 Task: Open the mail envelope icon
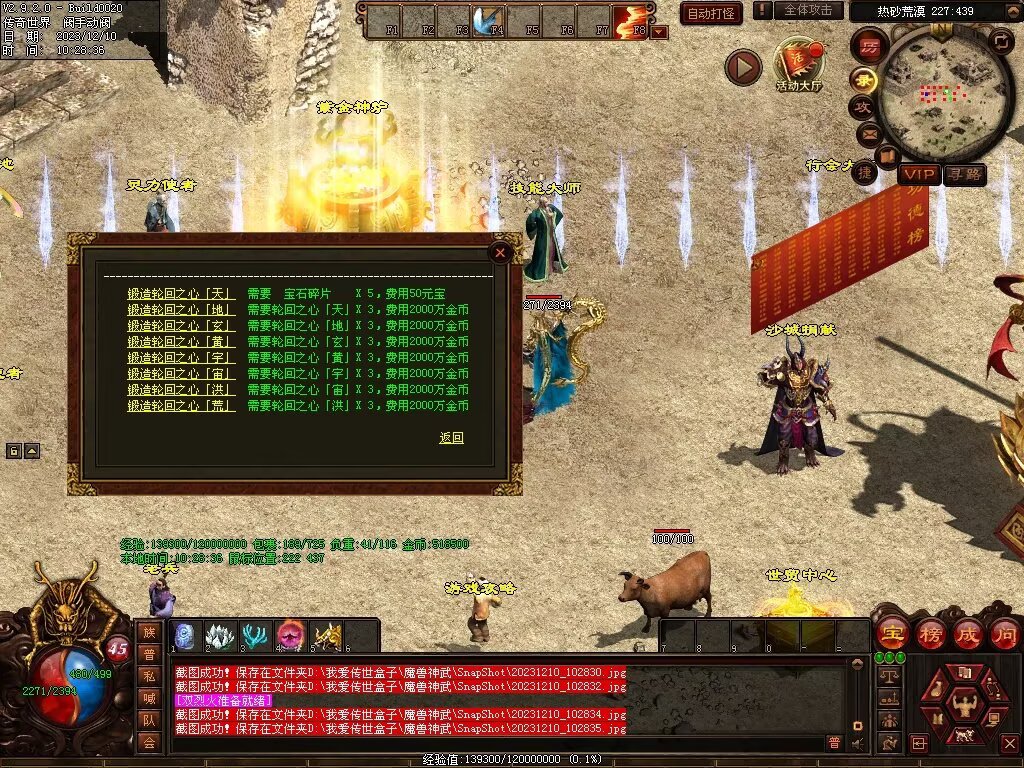coord(868,133)
